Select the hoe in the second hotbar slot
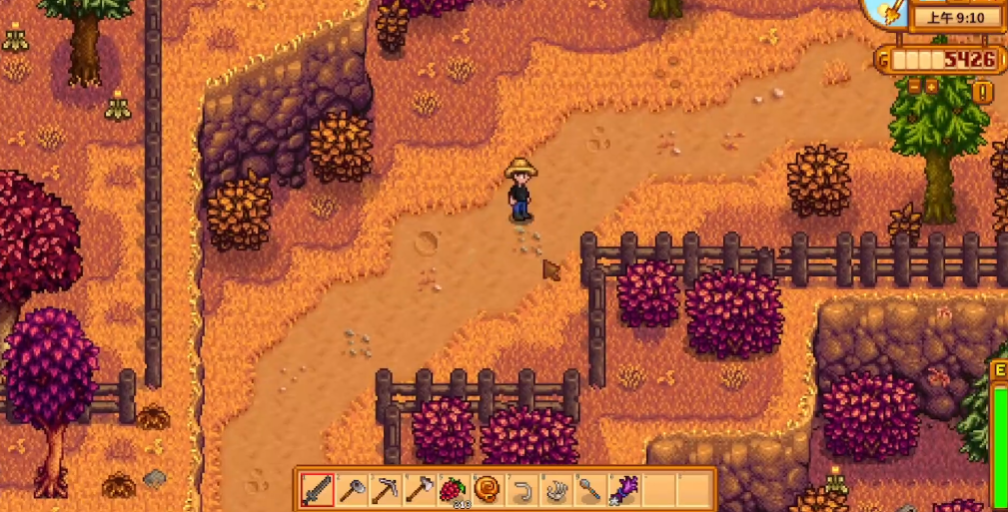Image resolution: width=1008 pixels, height=512 pixels. tap(351, 490)
